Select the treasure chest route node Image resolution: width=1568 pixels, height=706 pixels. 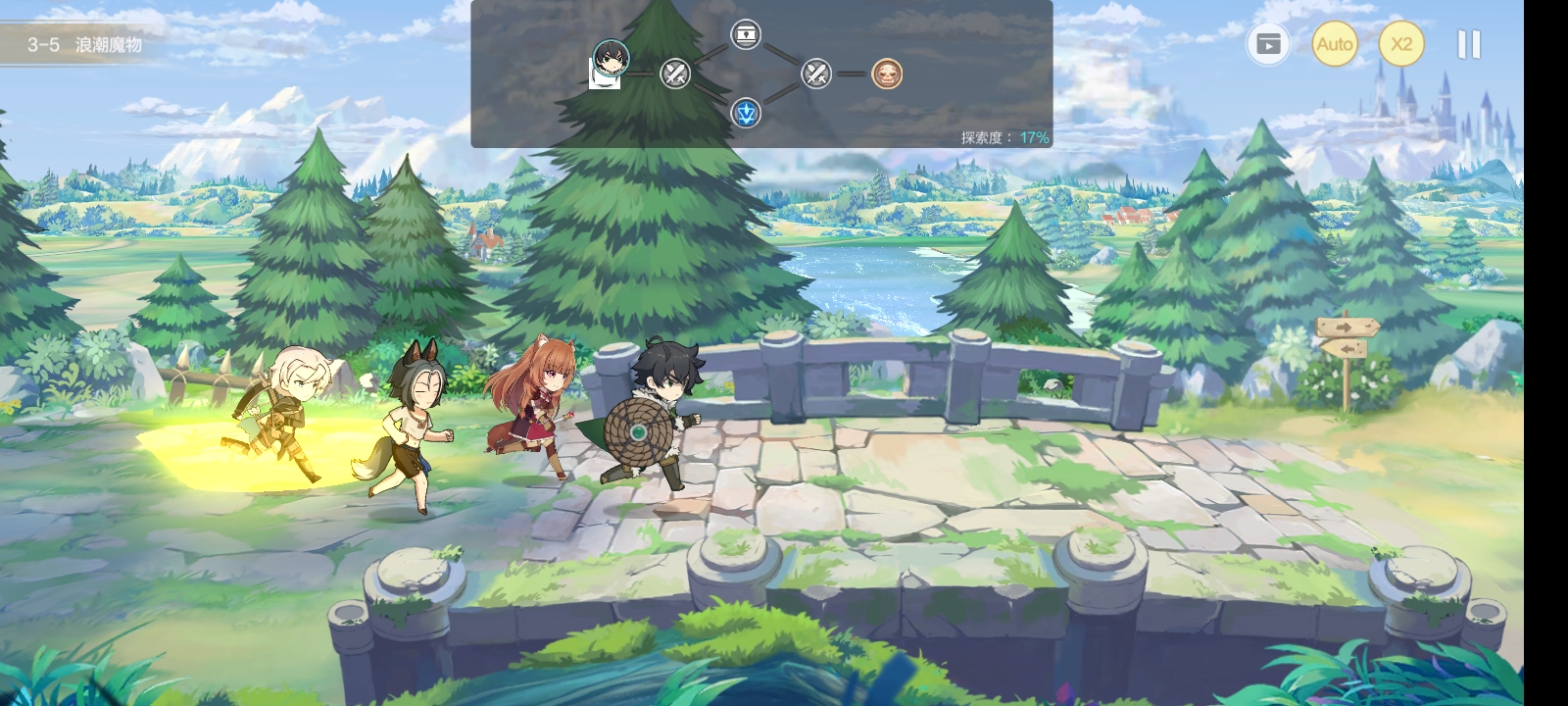746,35
